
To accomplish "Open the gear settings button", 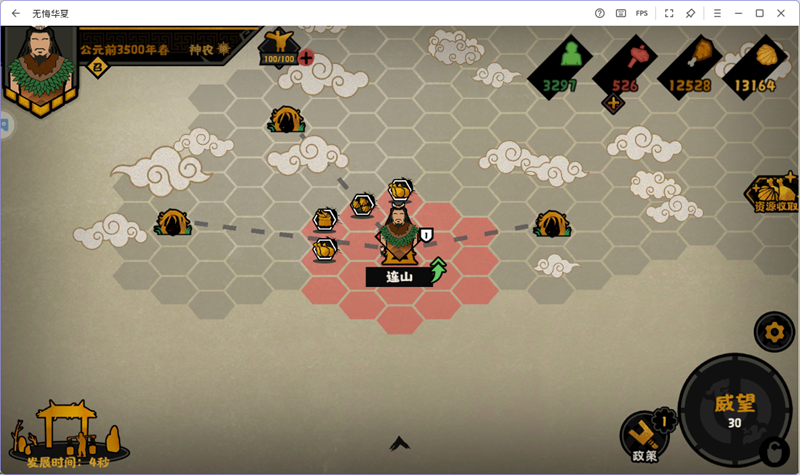I will (x=773, y=330).
